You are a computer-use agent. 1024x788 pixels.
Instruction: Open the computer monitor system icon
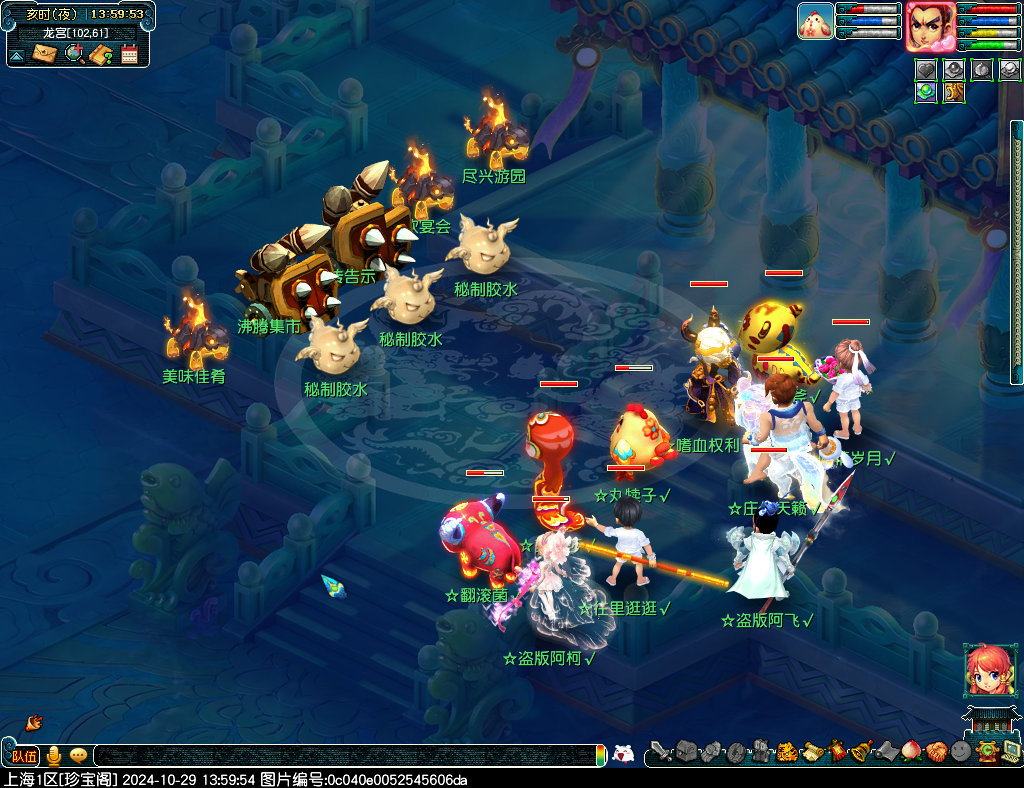pyautogui.click(x=1011, y=750)
